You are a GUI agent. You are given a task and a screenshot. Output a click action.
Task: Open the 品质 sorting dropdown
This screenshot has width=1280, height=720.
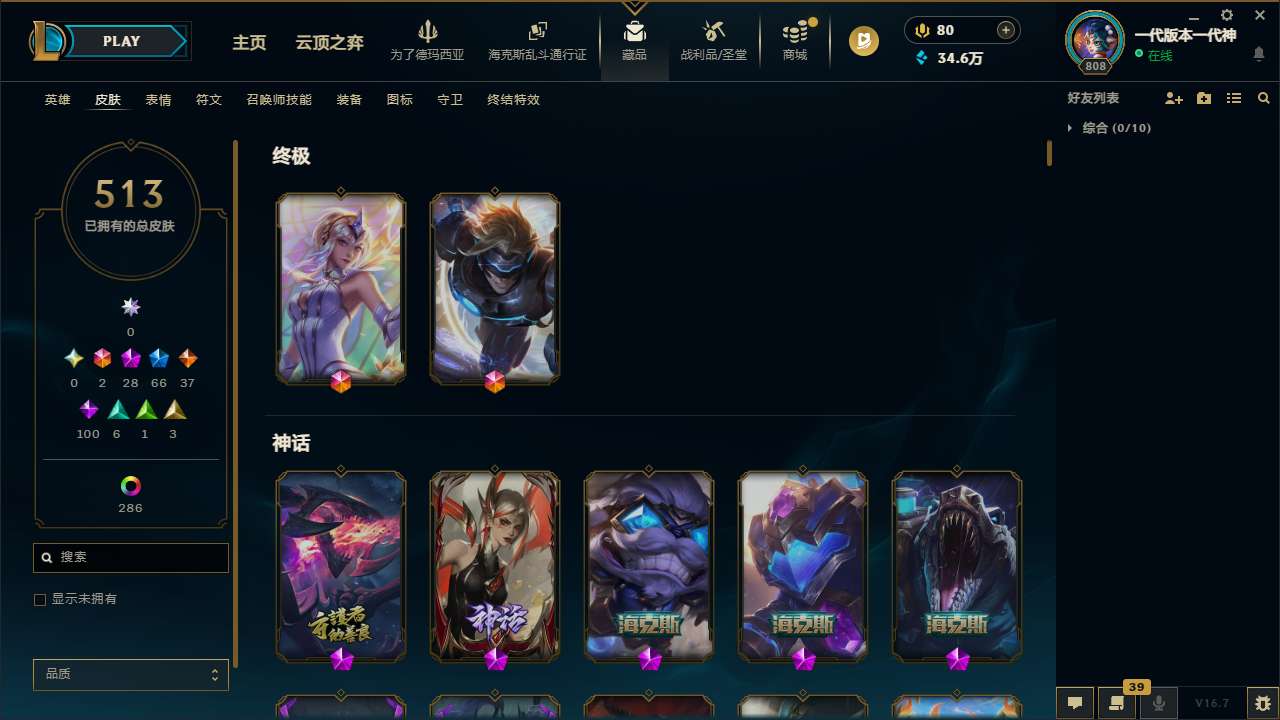[x=130, y=674]
